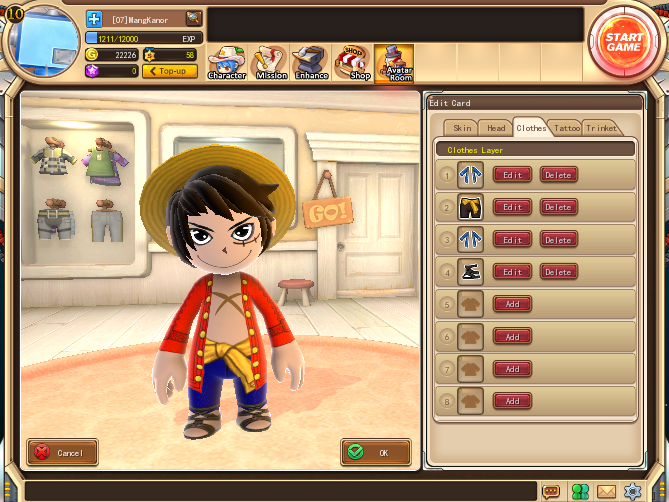Open the Avatar Room
The height and width of the screenshot is (502, 669).
click(399, 62)
